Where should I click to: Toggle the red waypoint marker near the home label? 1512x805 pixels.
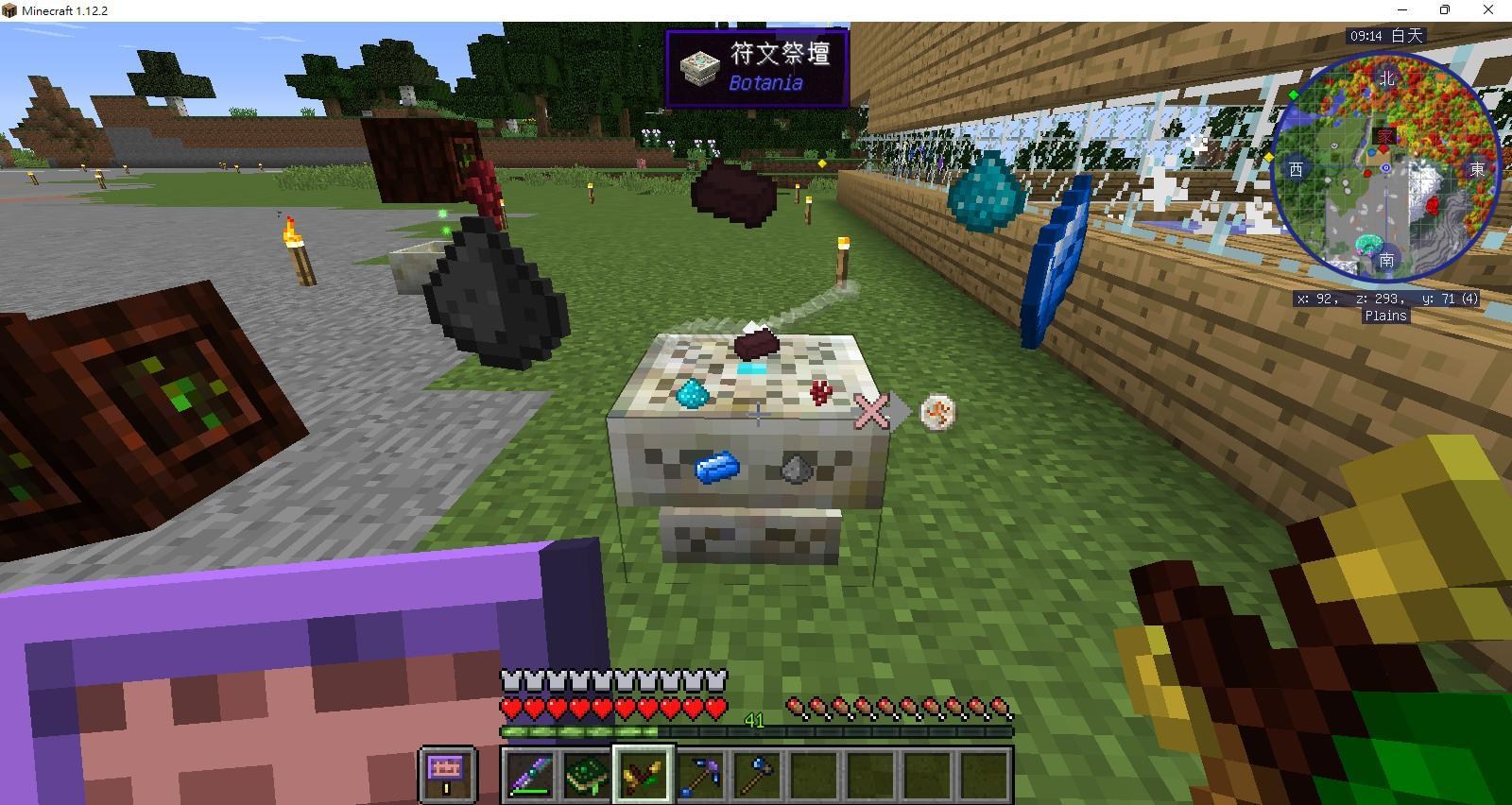(1383, 149)
